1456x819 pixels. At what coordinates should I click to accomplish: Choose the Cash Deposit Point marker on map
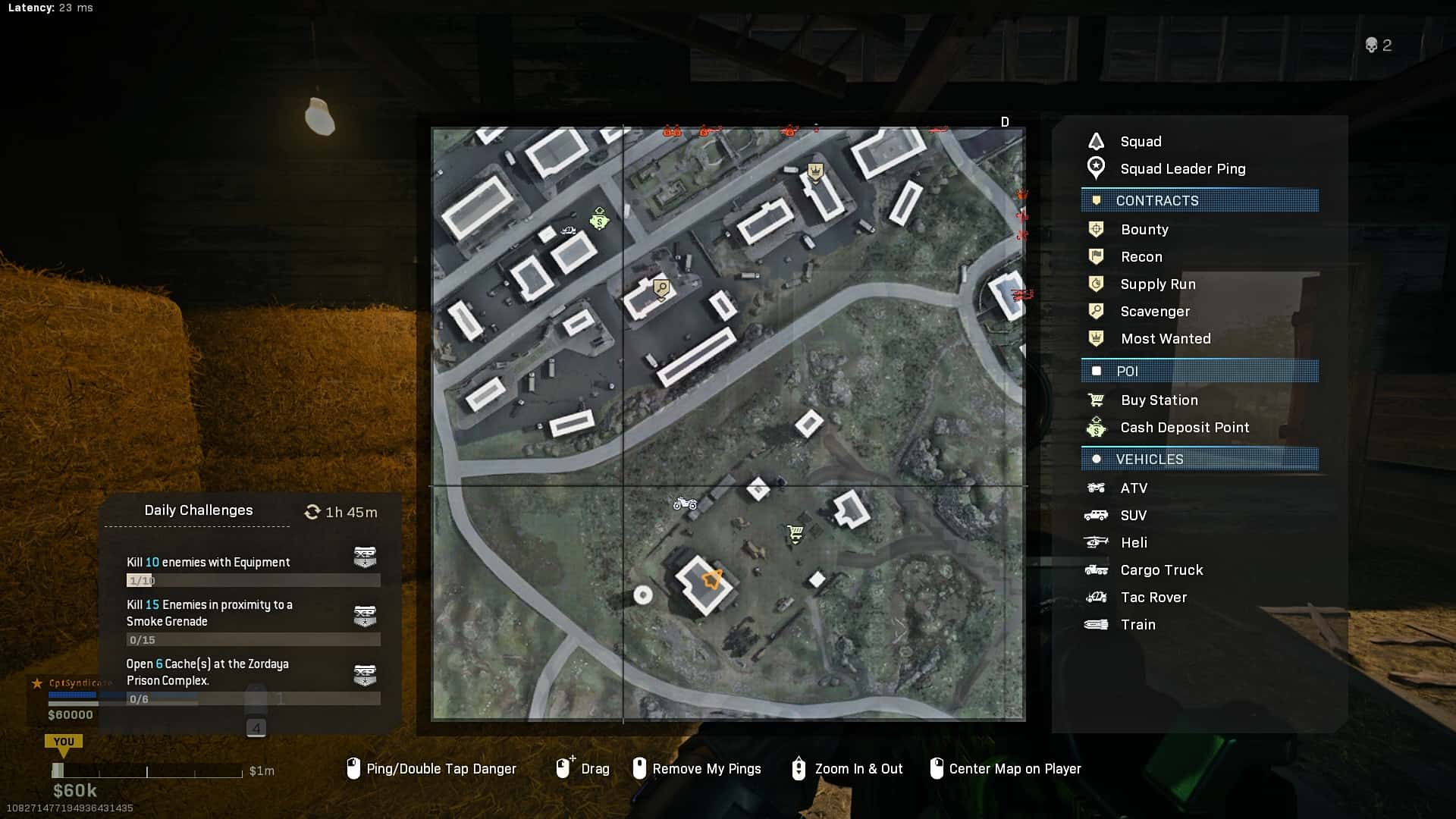click(600, 219)
